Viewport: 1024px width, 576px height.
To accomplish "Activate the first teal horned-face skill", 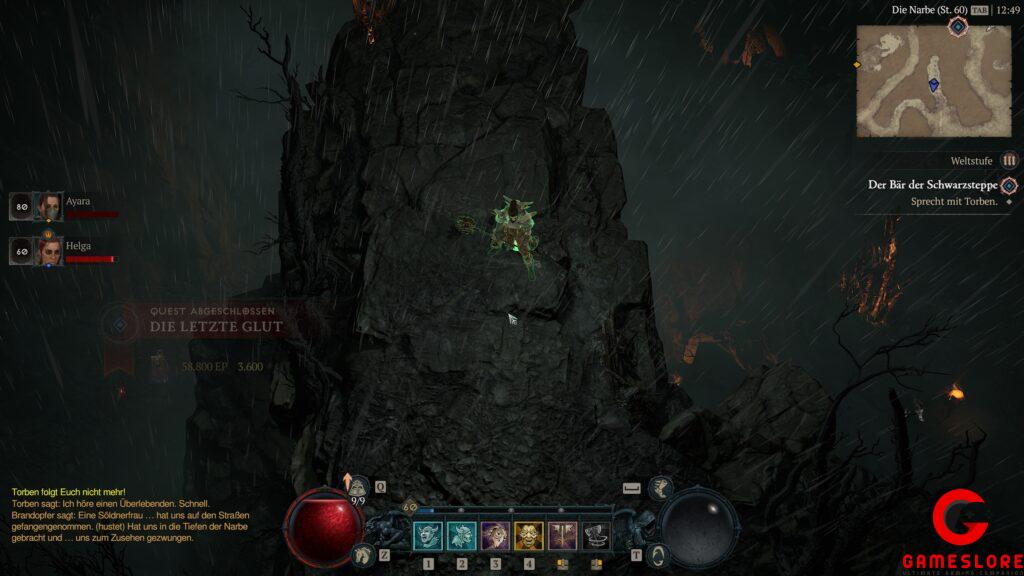I will [428, 536].
